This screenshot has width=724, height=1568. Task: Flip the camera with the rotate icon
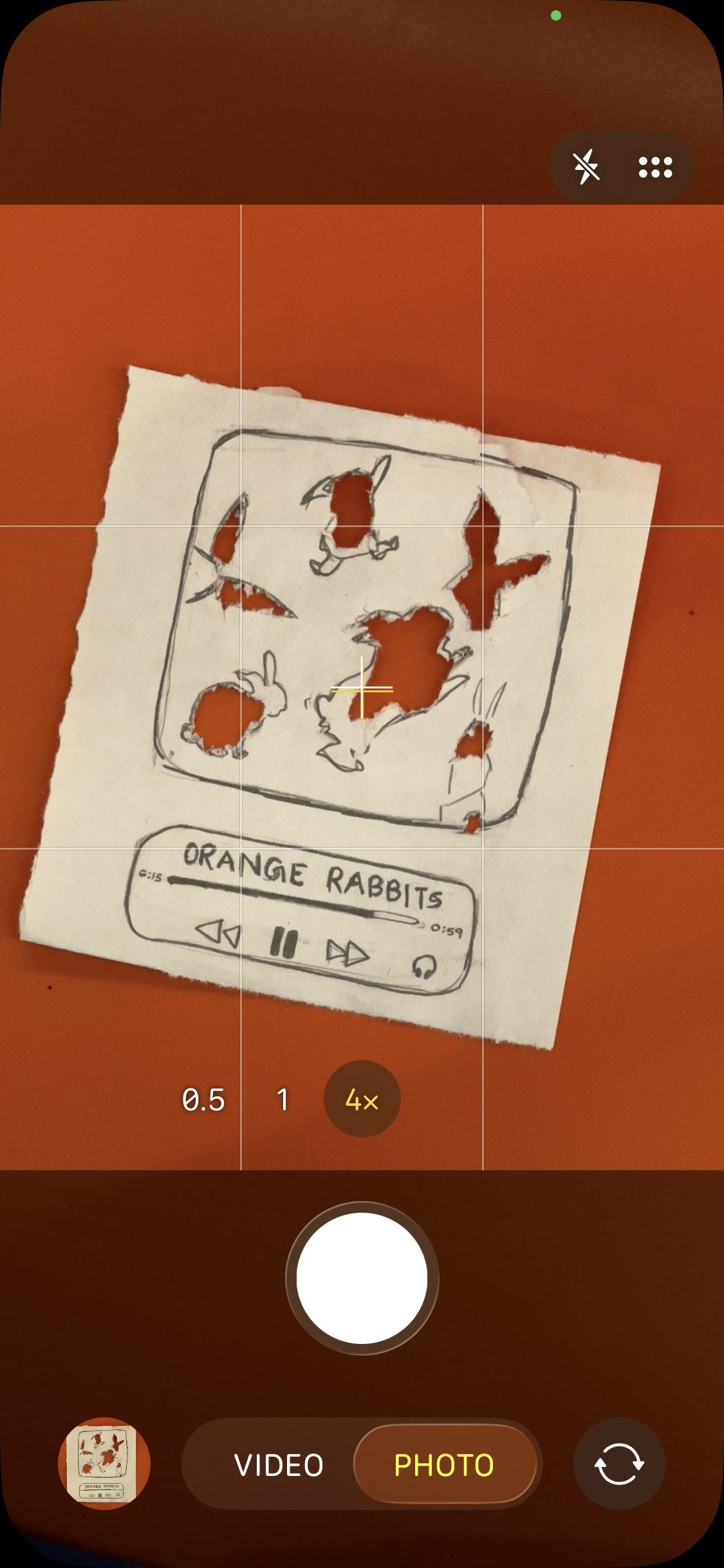(619, 1464)
